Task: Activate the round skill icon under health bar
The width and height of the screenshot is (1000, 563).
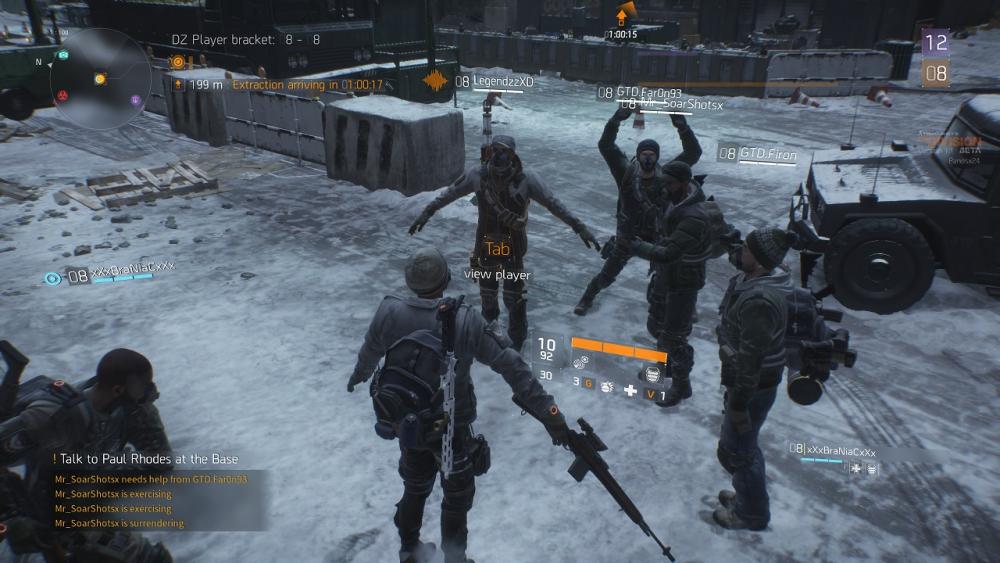Action: (x=652, y=372)
